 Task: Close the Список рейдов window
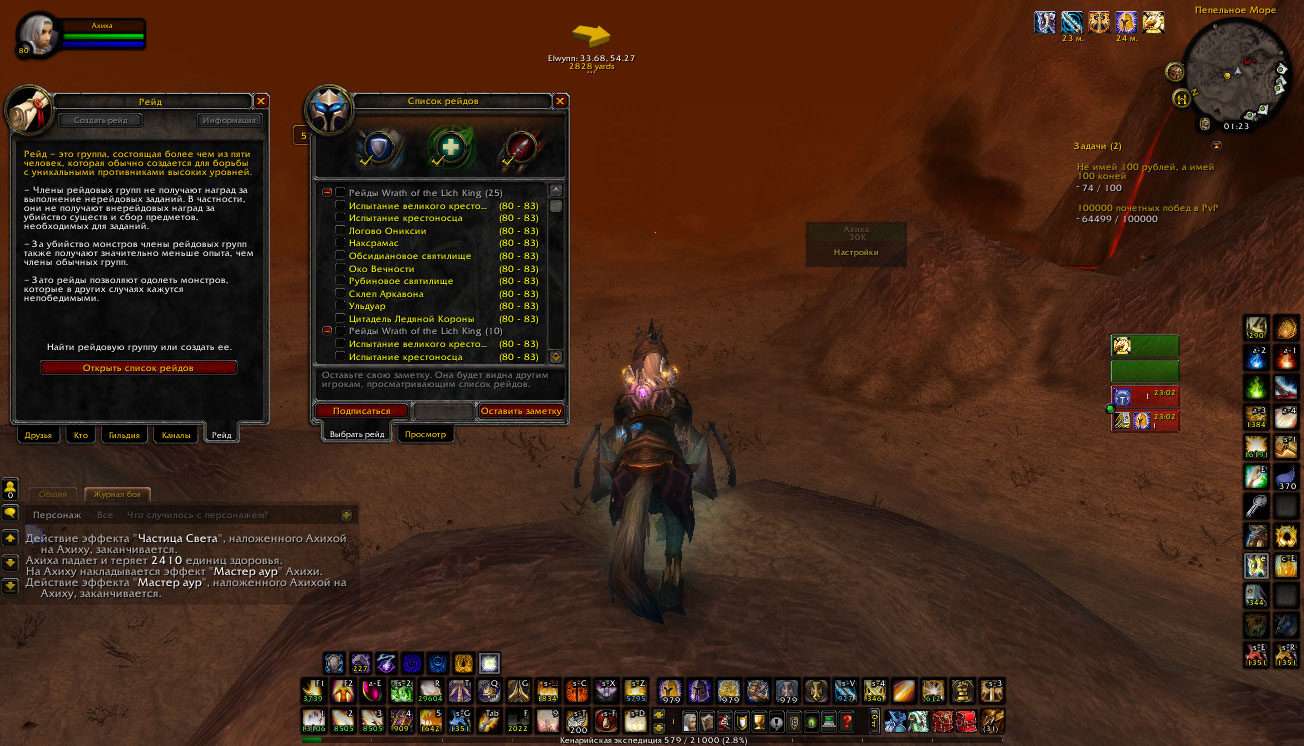(560, 101)
